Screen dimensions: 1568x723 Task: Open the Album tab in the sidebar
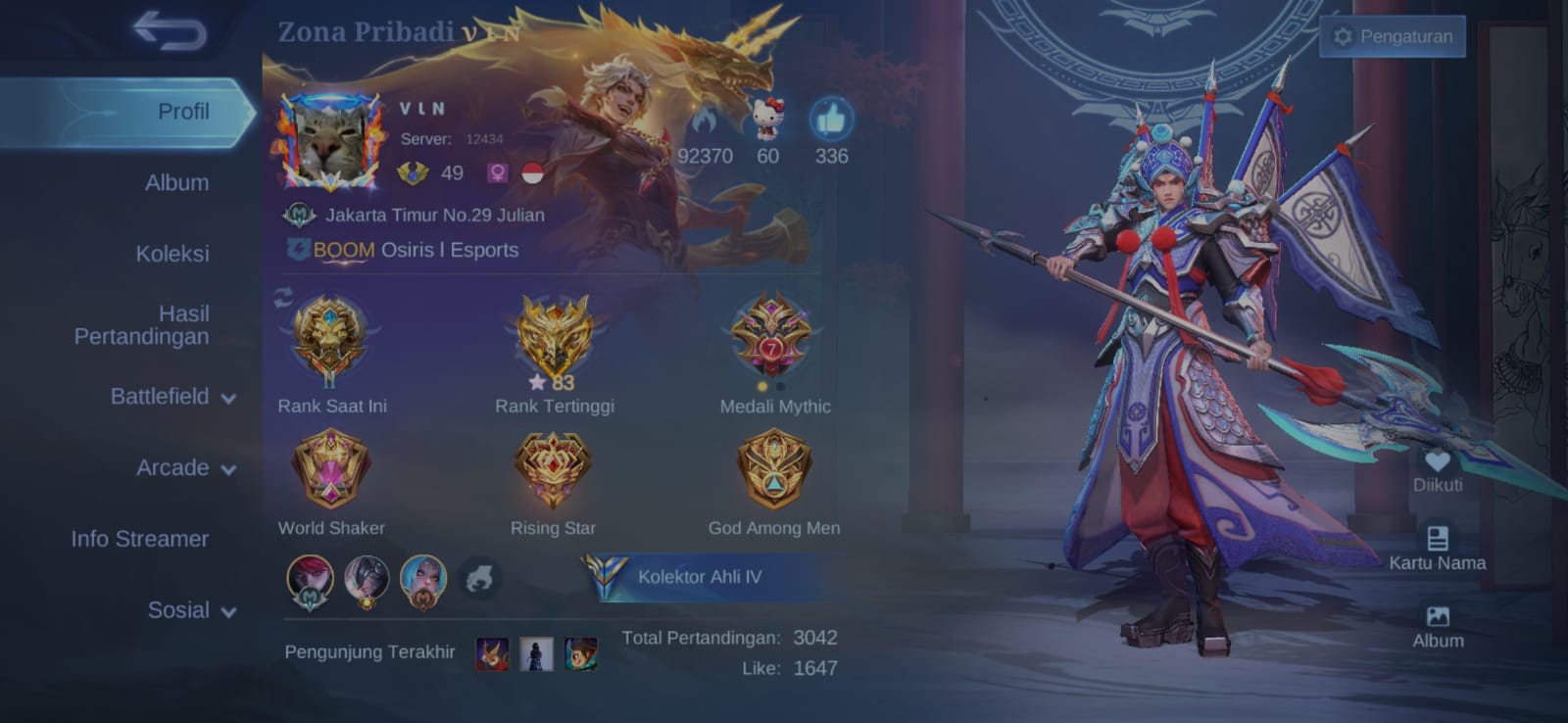coord(176,183)
